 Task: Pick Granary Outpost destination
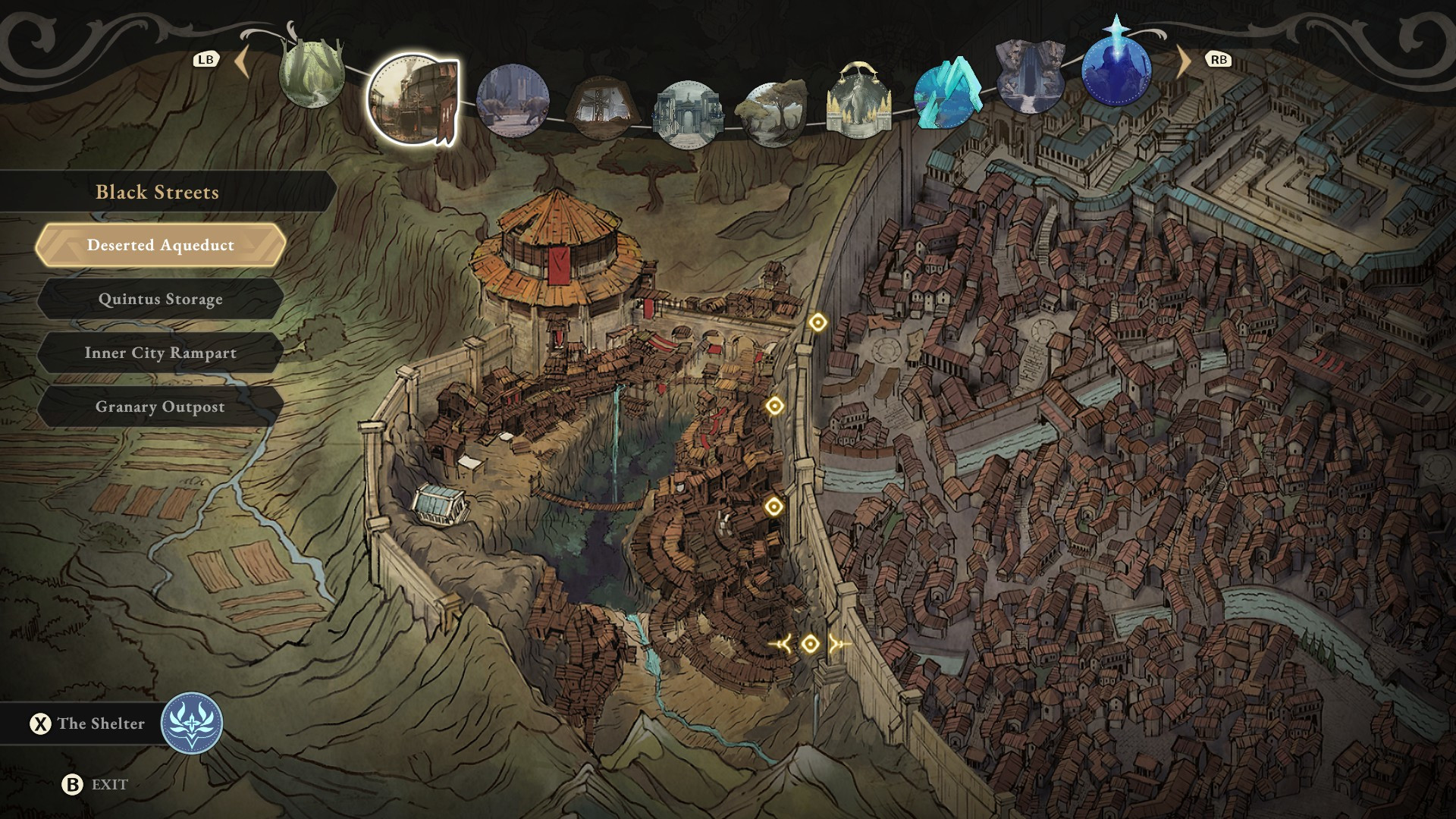click(x=160, y=406)
